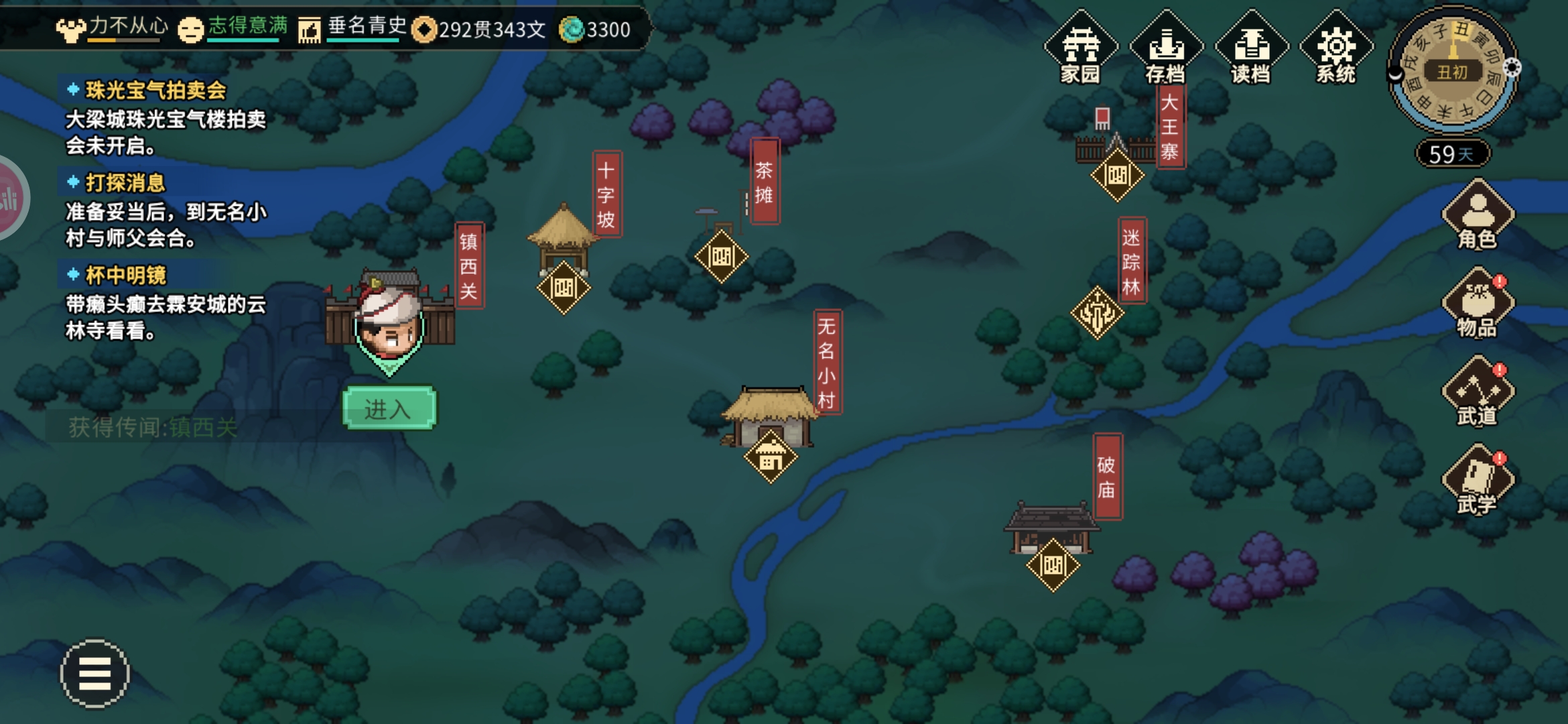Go to the 破庙 ruined temple marker
The image size is (1568, 724).
coord(1053,565)
